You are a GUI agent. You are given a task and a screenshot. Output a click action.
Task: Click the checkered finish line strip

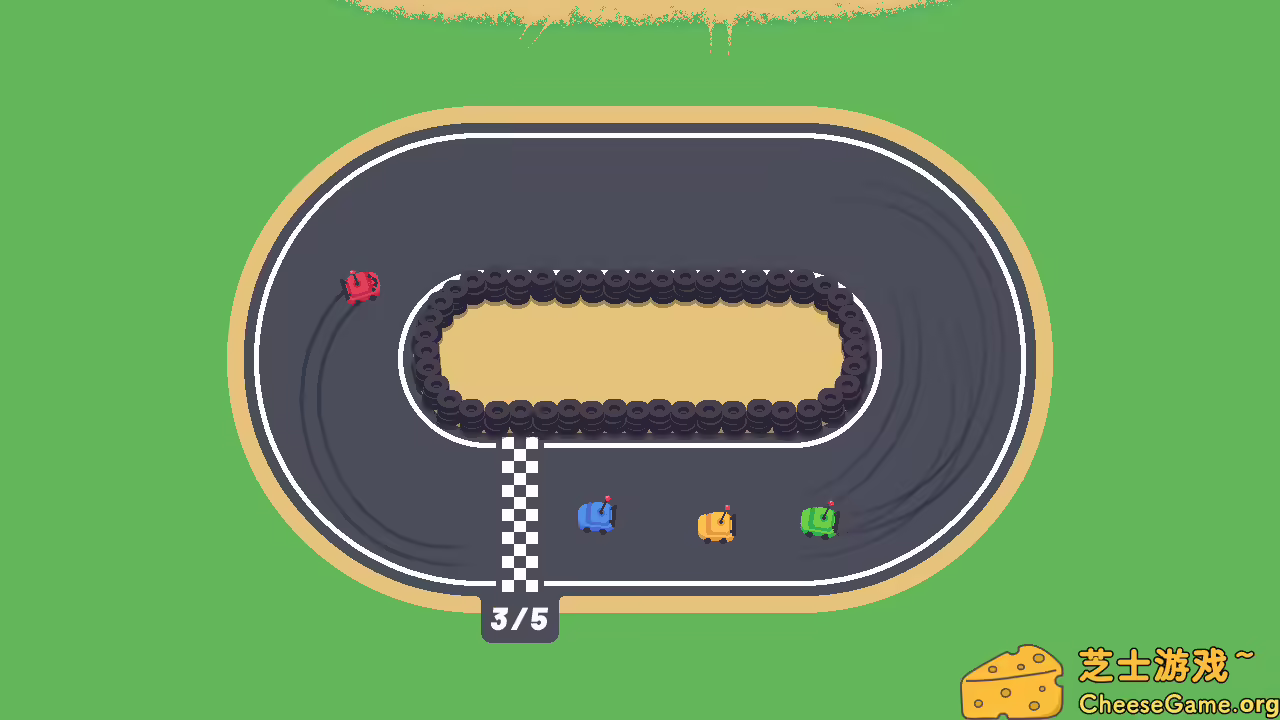[x=518, y=510]
